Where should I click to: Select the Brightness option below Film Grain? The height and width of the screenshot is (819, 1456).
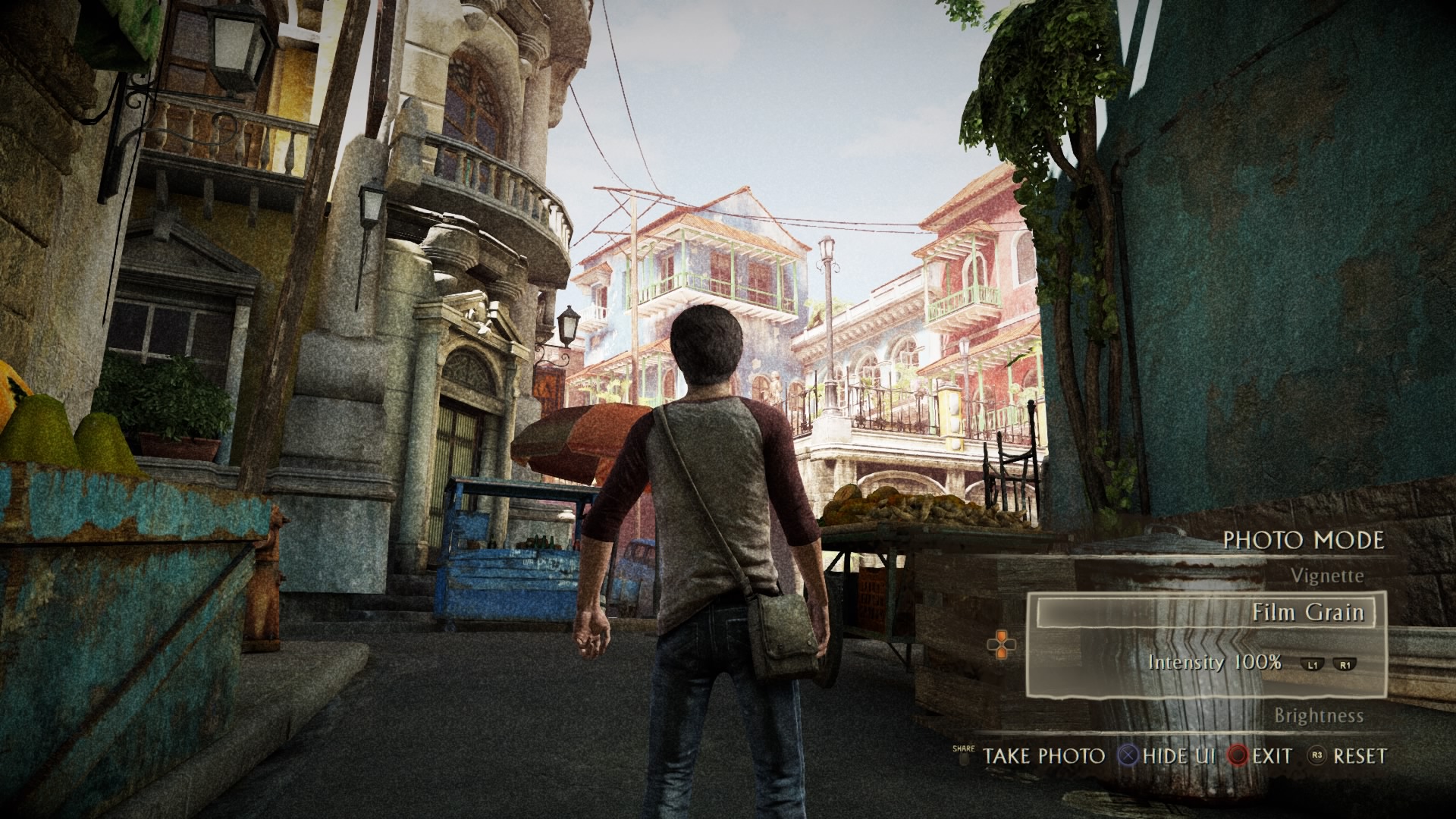tap(1318, 716)
